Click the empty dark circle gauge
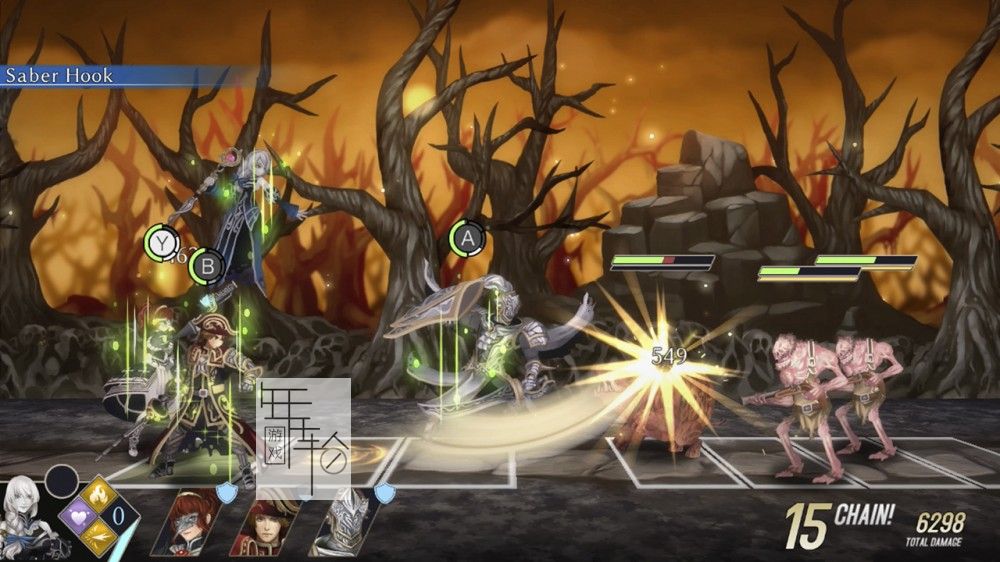This screenshot has width=1000, height=562. [60, 482]
